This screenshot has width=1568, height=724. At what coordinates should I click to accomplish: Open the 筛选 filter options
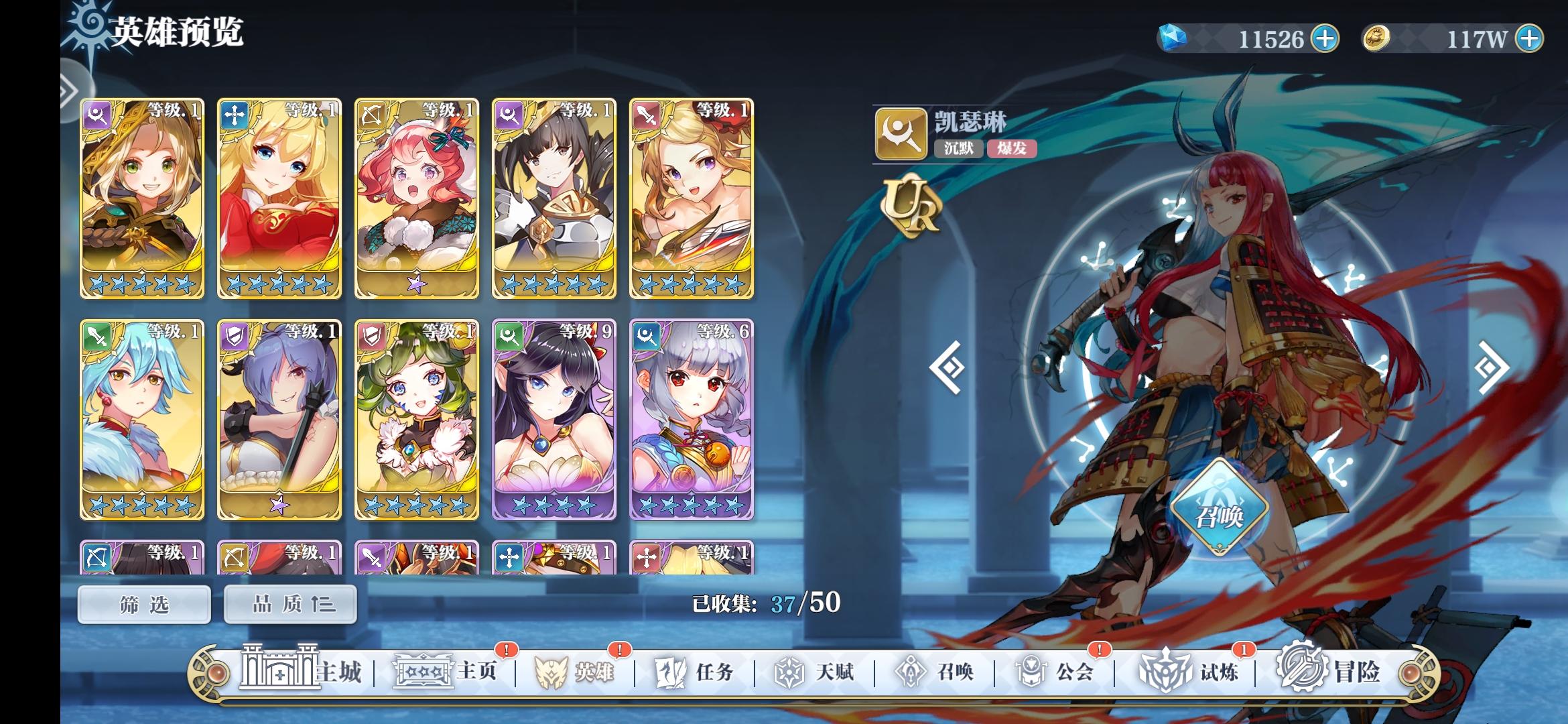pyautogui.click(x=143, y=603)
